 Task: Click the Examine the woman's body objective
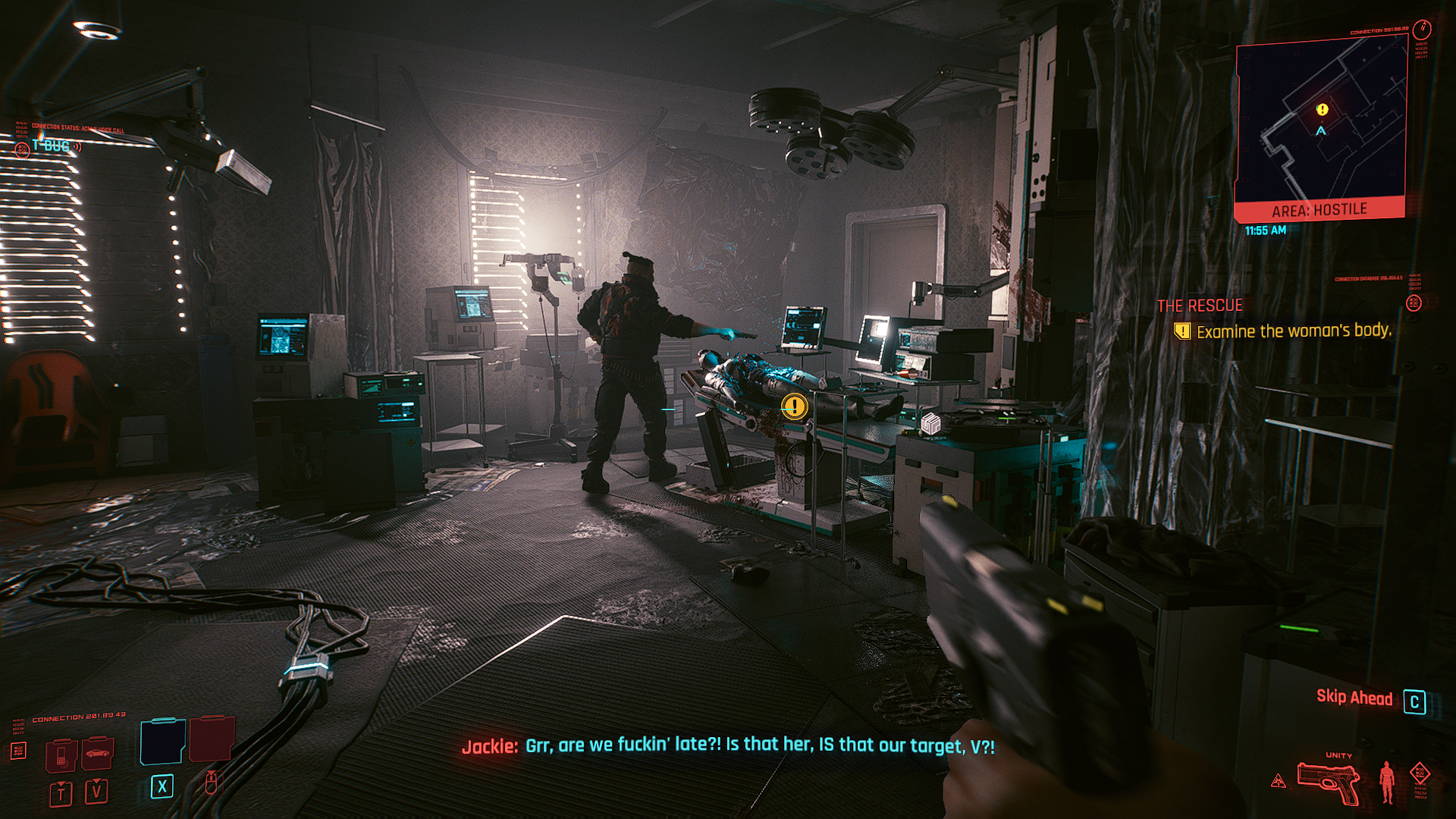(x=1293, y=331)
